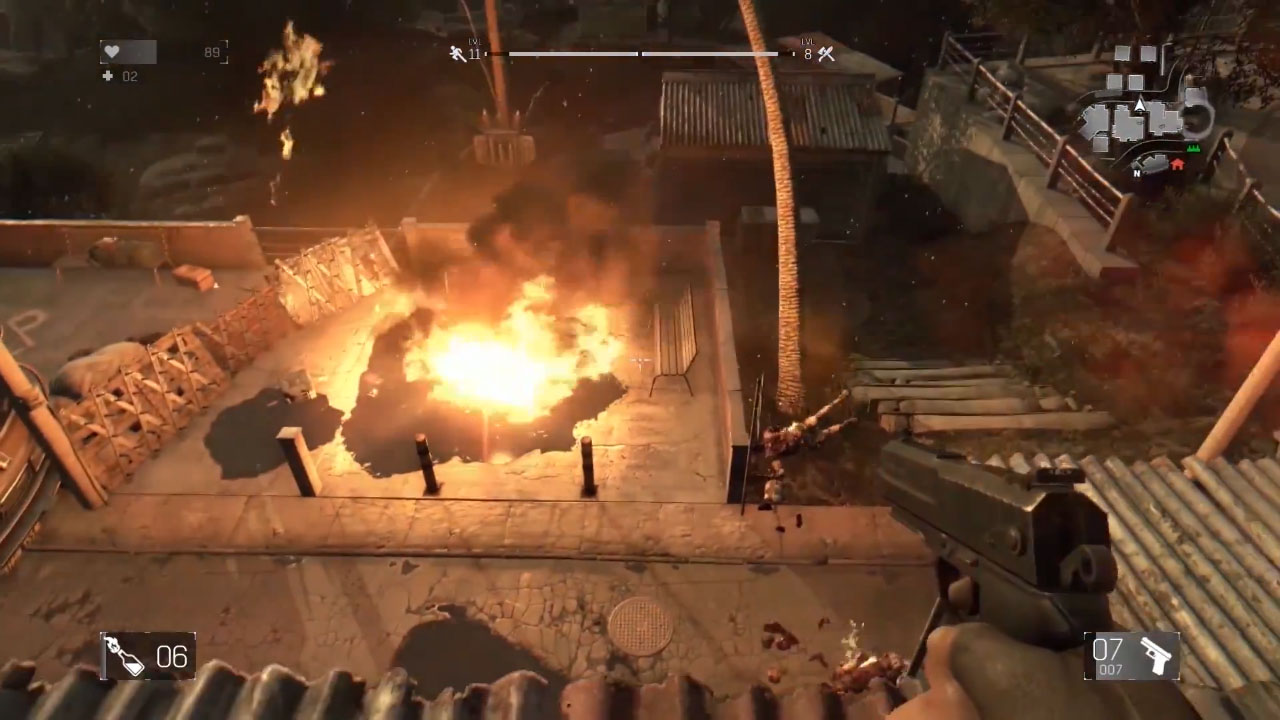Click the green barrier marker on minimap
Viewport: 1280px width, 720px height.
click(1192, 148)
